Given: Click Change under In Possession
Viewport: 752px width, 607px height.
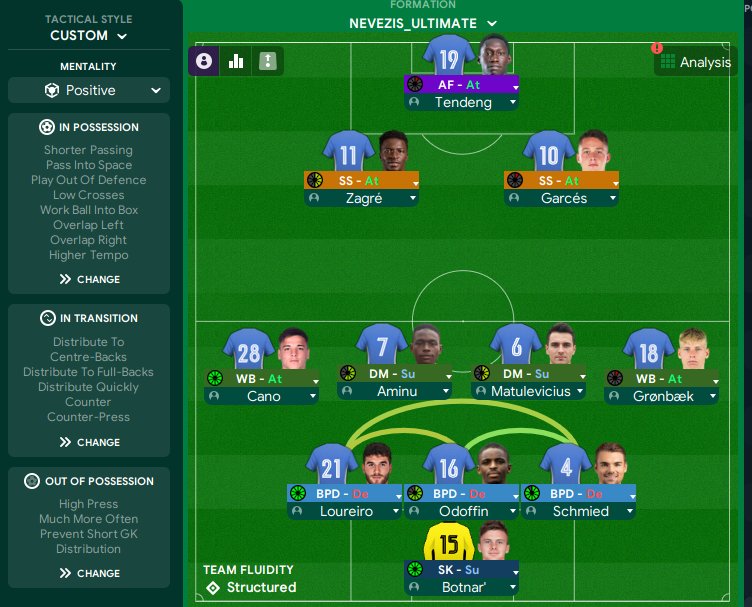Looking at the screenshot, I should click(x=89, y=279).
